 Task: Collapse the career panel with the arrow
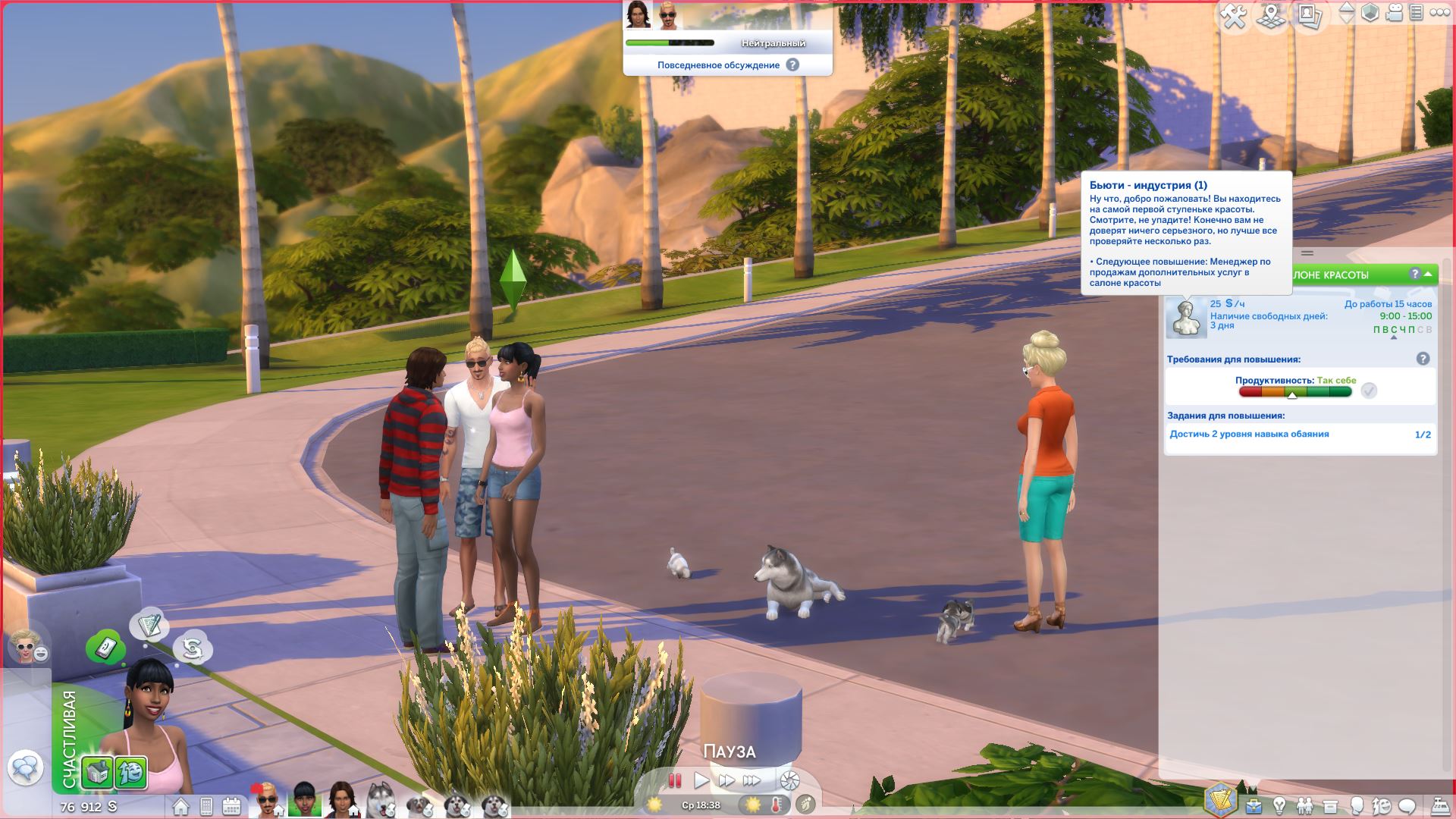click(x=1429, y=274)
